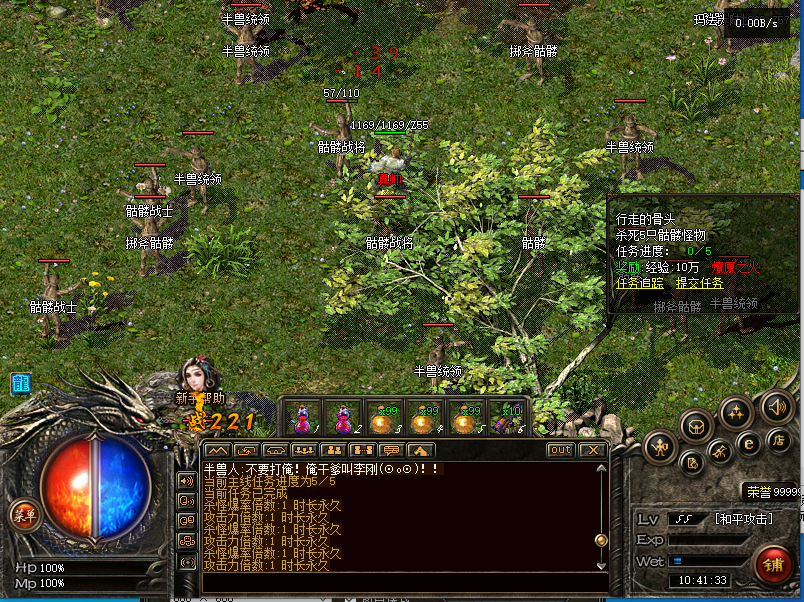Select the potion in hotbar slot 1
The image size is (804, 602).
(x=302, y=417)
